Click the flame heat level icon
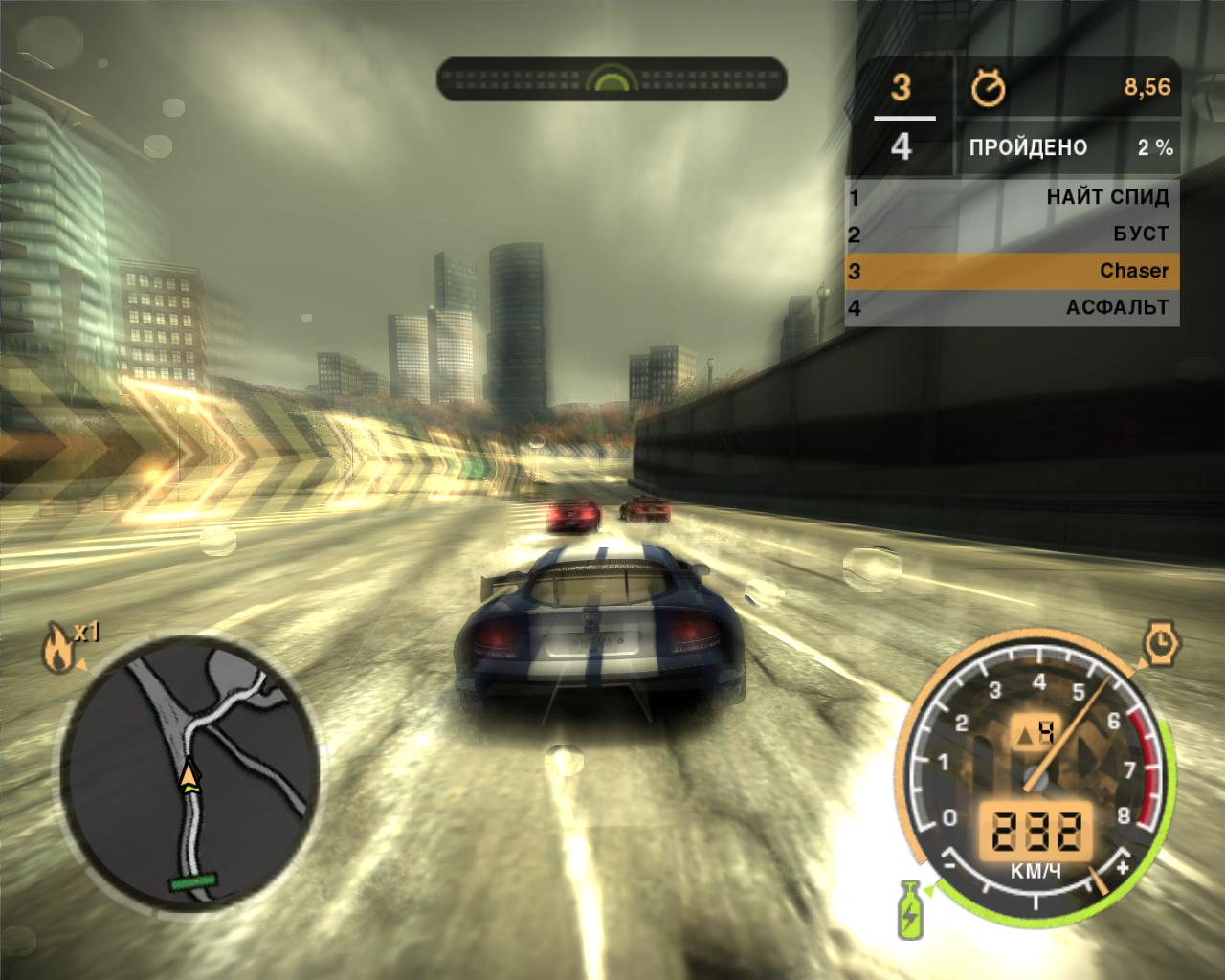Screen dimensions: 1225x980 coord(55,649)
